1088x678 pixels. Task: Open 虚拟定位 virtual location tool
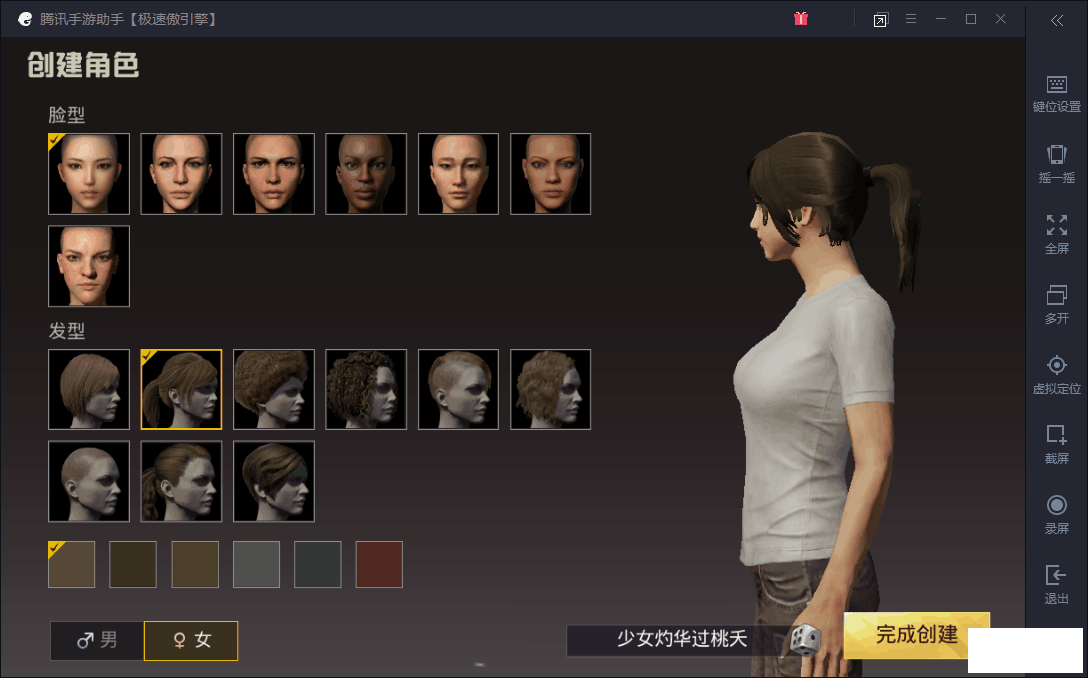(1056, 374)
